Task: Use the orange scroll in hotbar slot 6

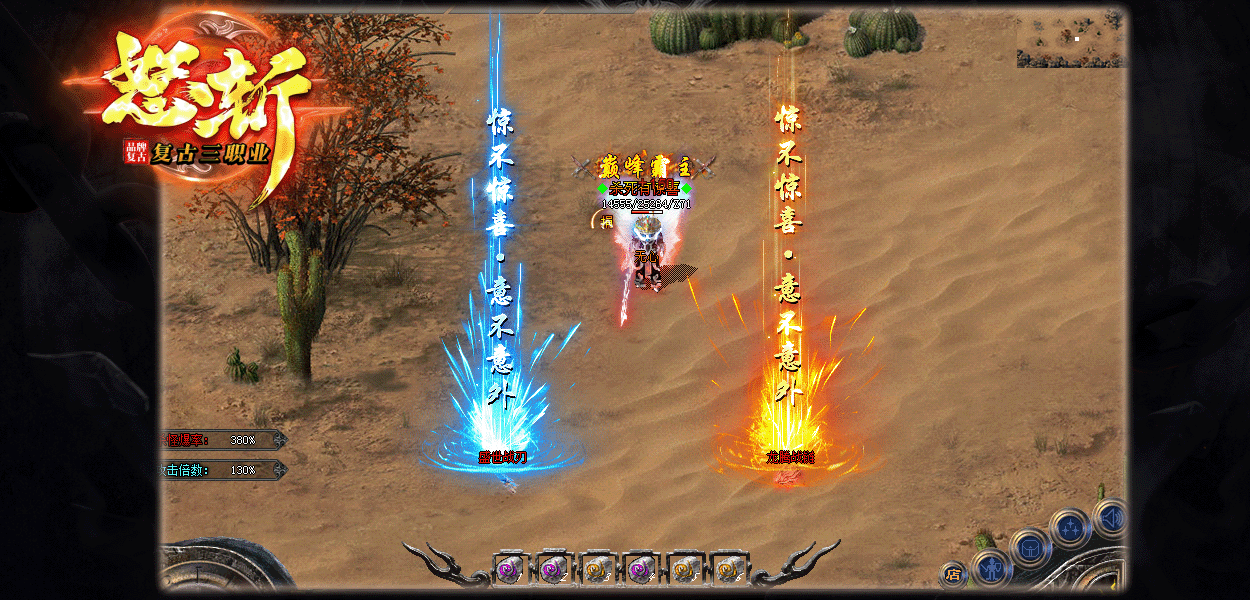Action: pyautogui.click(x=728, y=569)
